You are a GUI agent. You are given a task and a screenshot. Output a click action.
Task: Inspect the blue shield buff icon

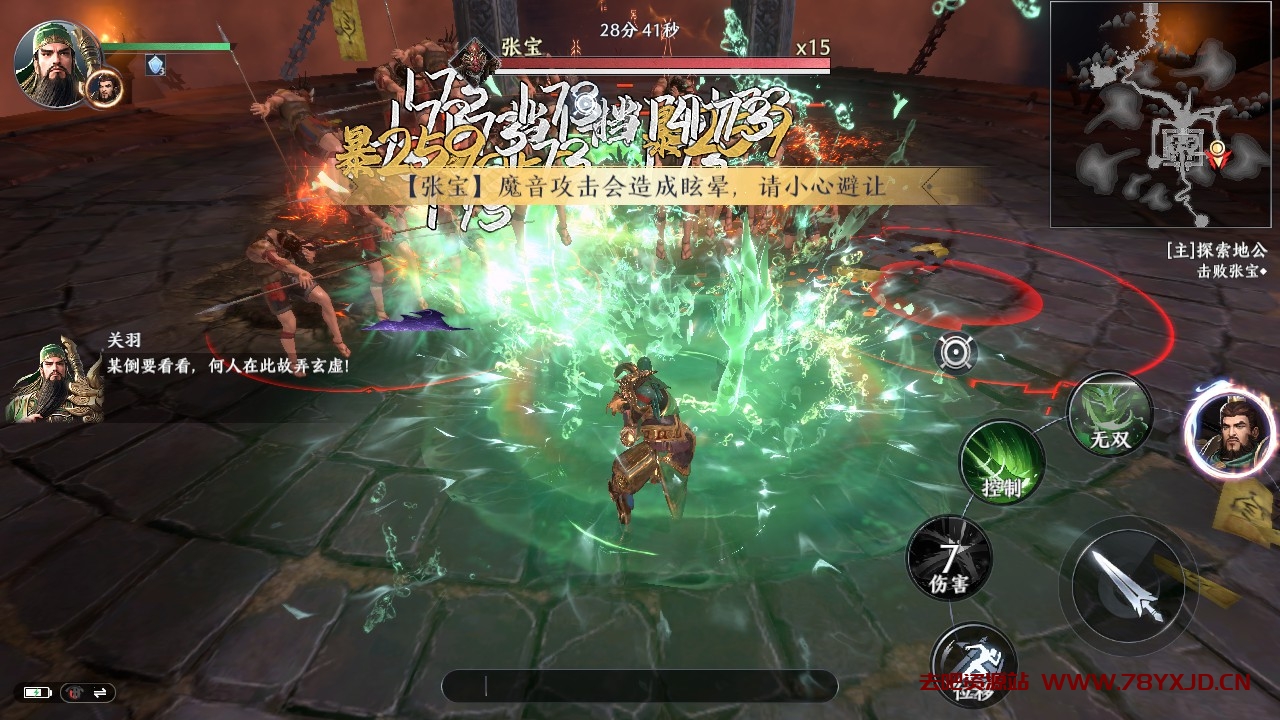click(x=156, y=65)
